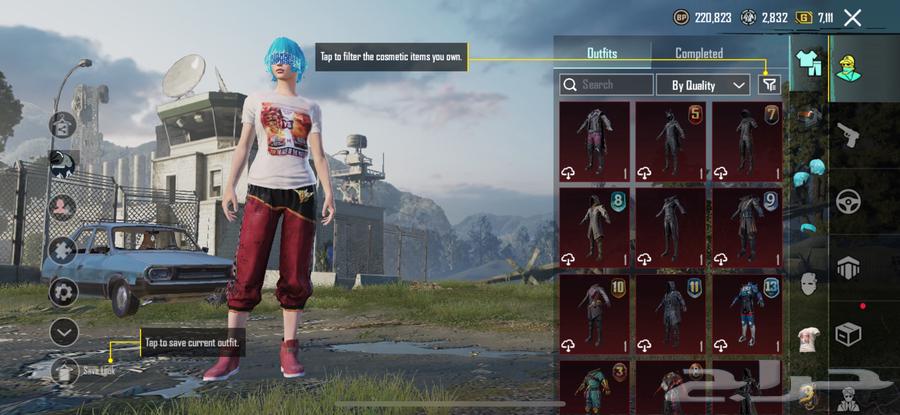Open the box crate category

tap(847, 334)
